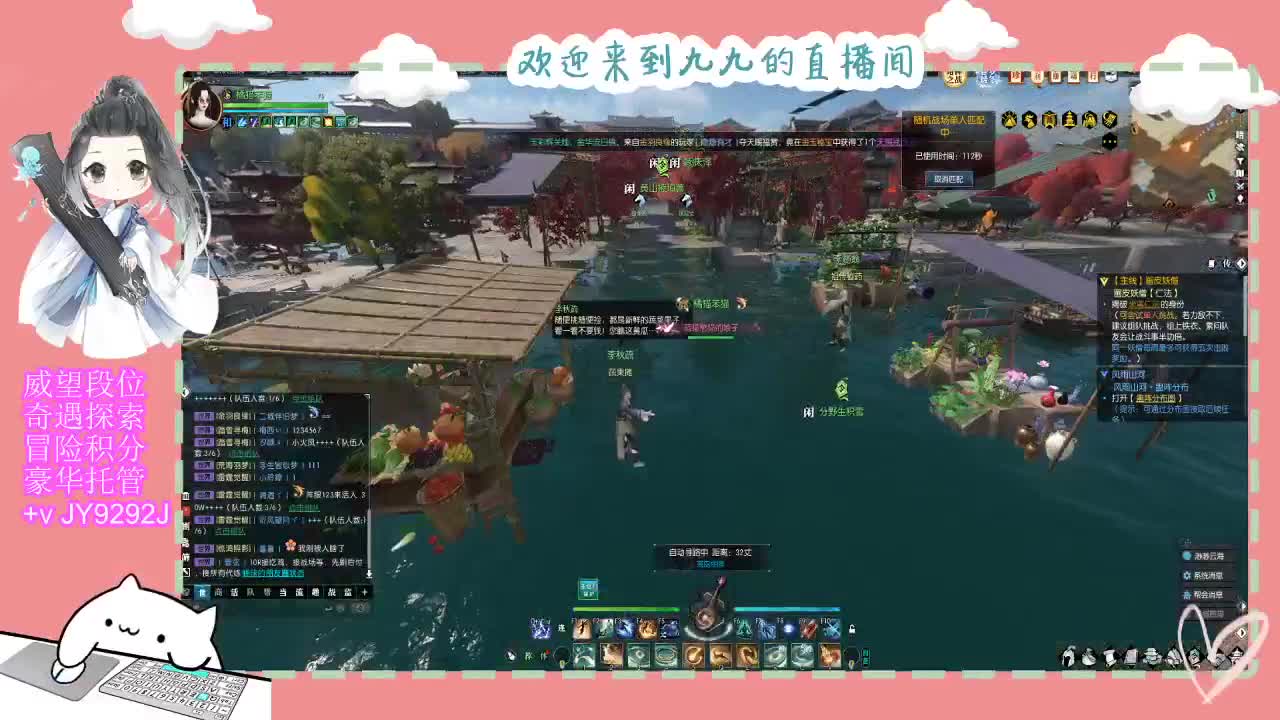Open the 画境分布图 link in quest panel
Viewport: 1280px width, 720px height.
1156,399
